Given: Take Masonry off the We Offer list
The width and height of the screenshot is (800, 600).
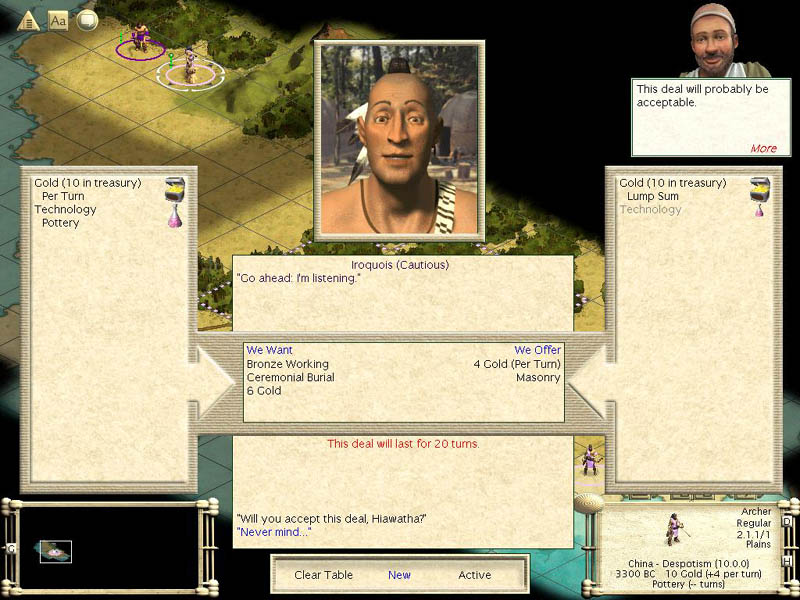Looking at the screenshot, I should point(538,378).
